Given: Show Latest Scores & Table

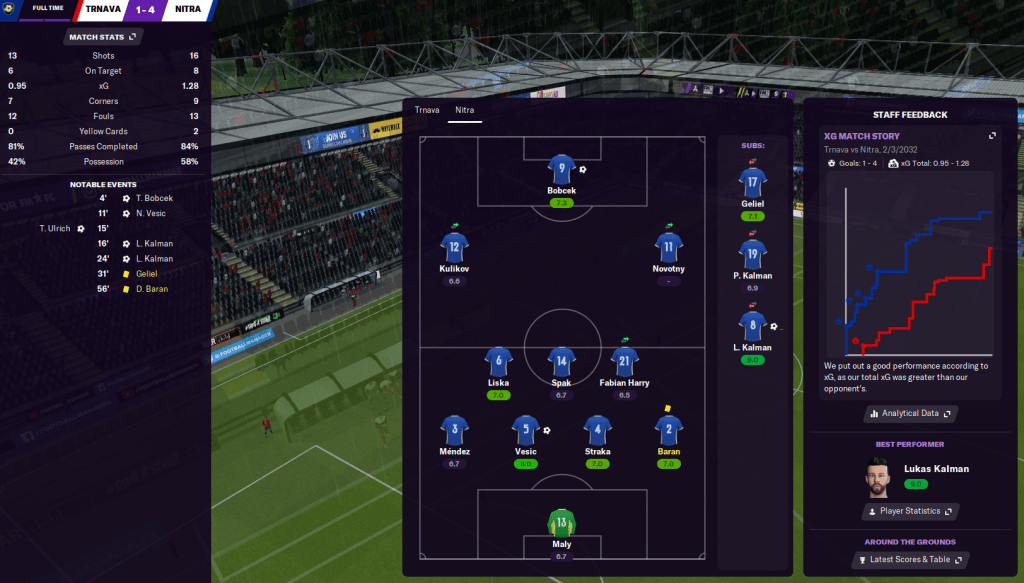Looking at the screenshot, I should pos(910,560).
